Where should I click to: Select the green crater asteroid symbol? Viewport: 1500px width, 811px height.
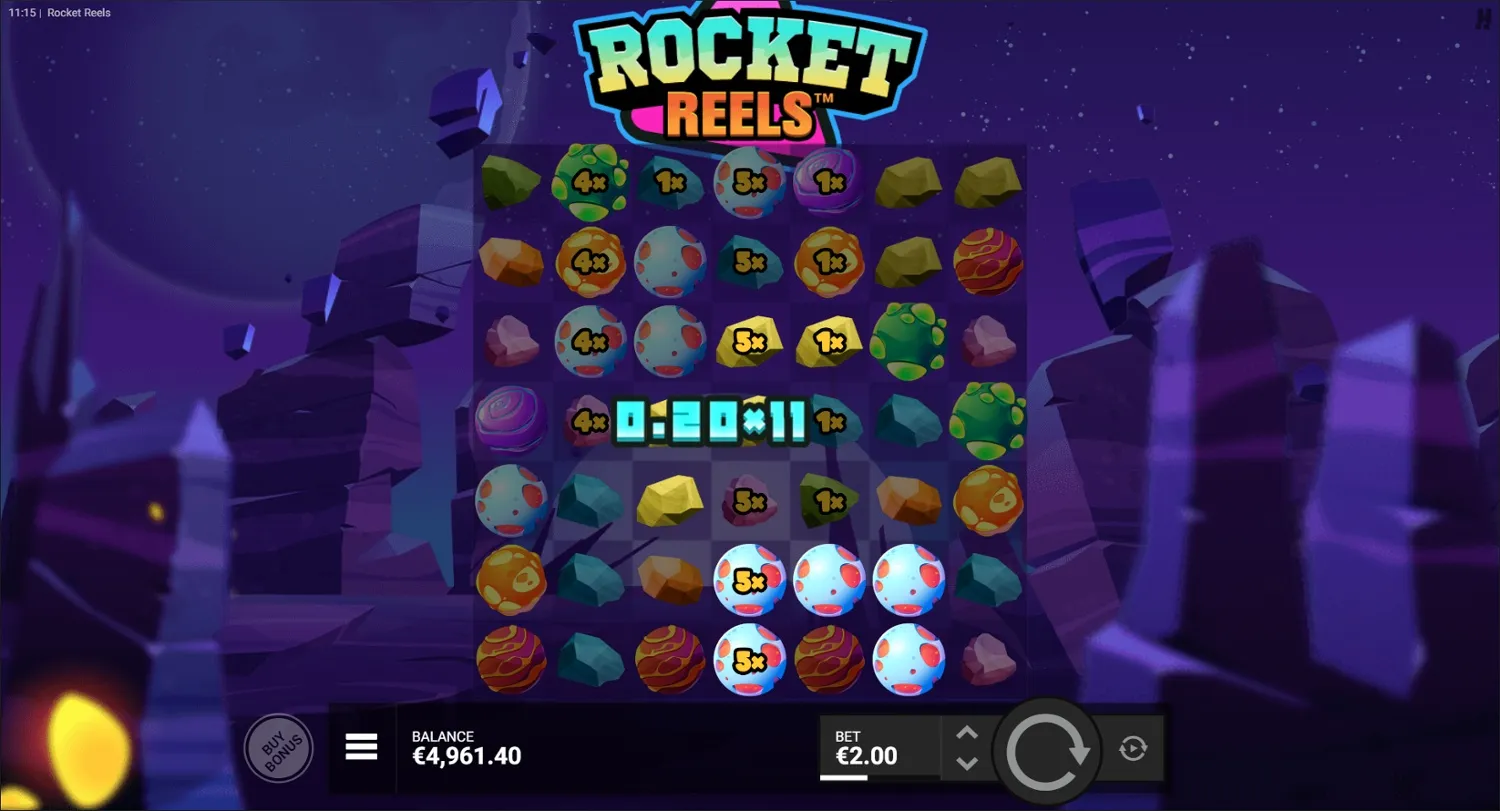[909, 340]
